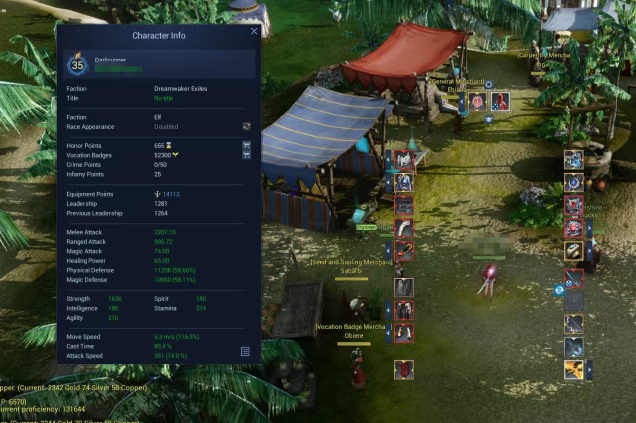Open the Vocation Badges shop icon
This screenshot has height=423, width=636.
coord(246,155)
